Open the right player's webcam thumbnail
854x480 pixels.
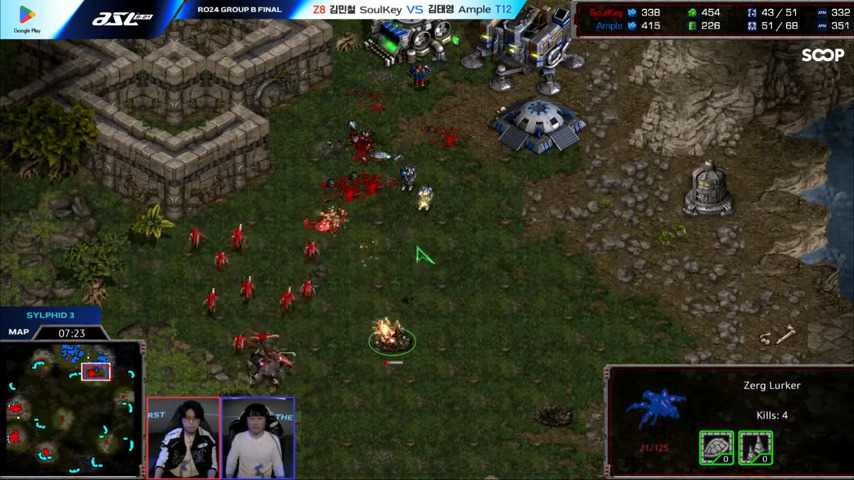(258, 438)
